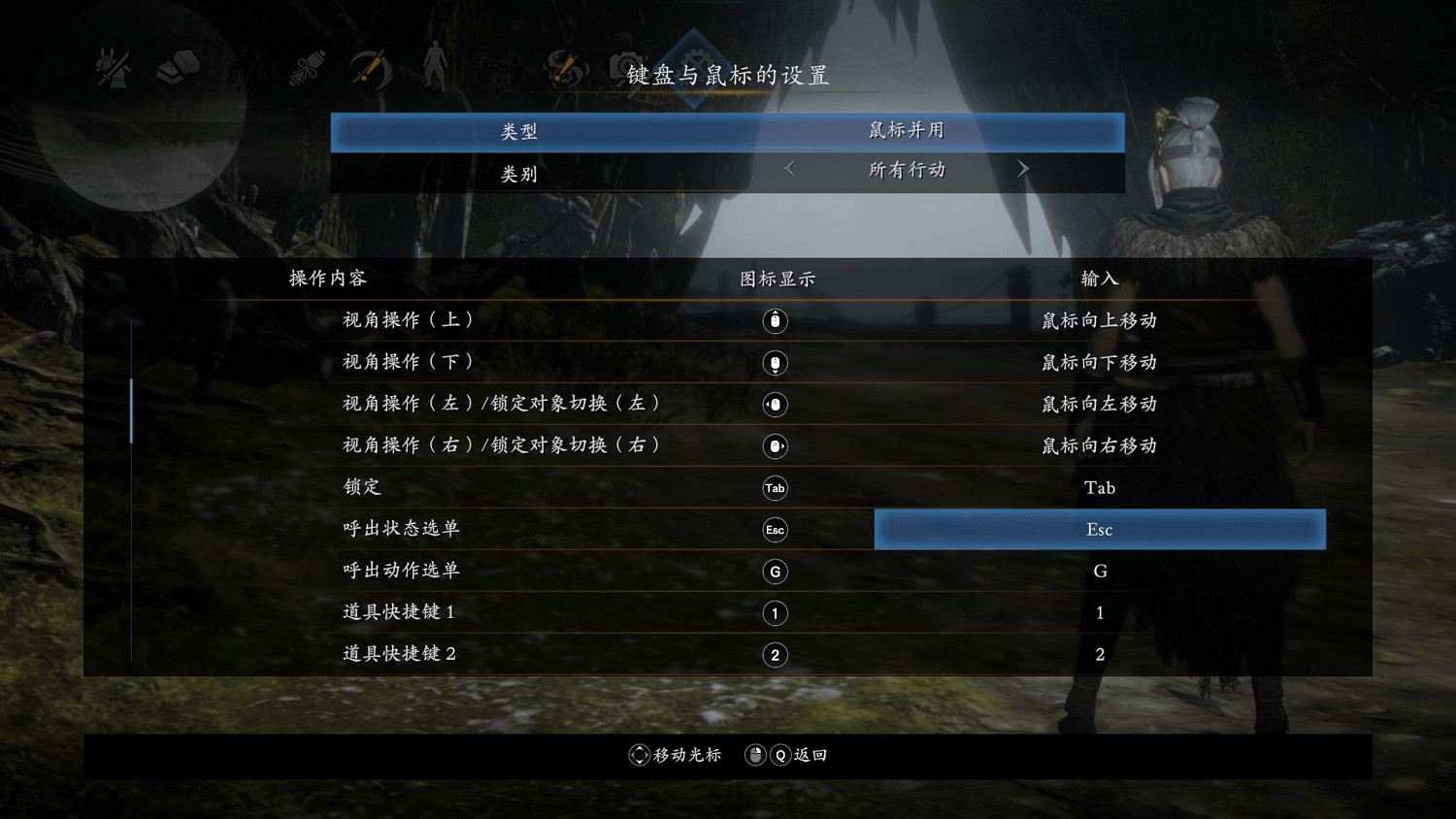Click the input cell for 道具快捷键 1
The image size is (1456, 819).
point(1100,612)
